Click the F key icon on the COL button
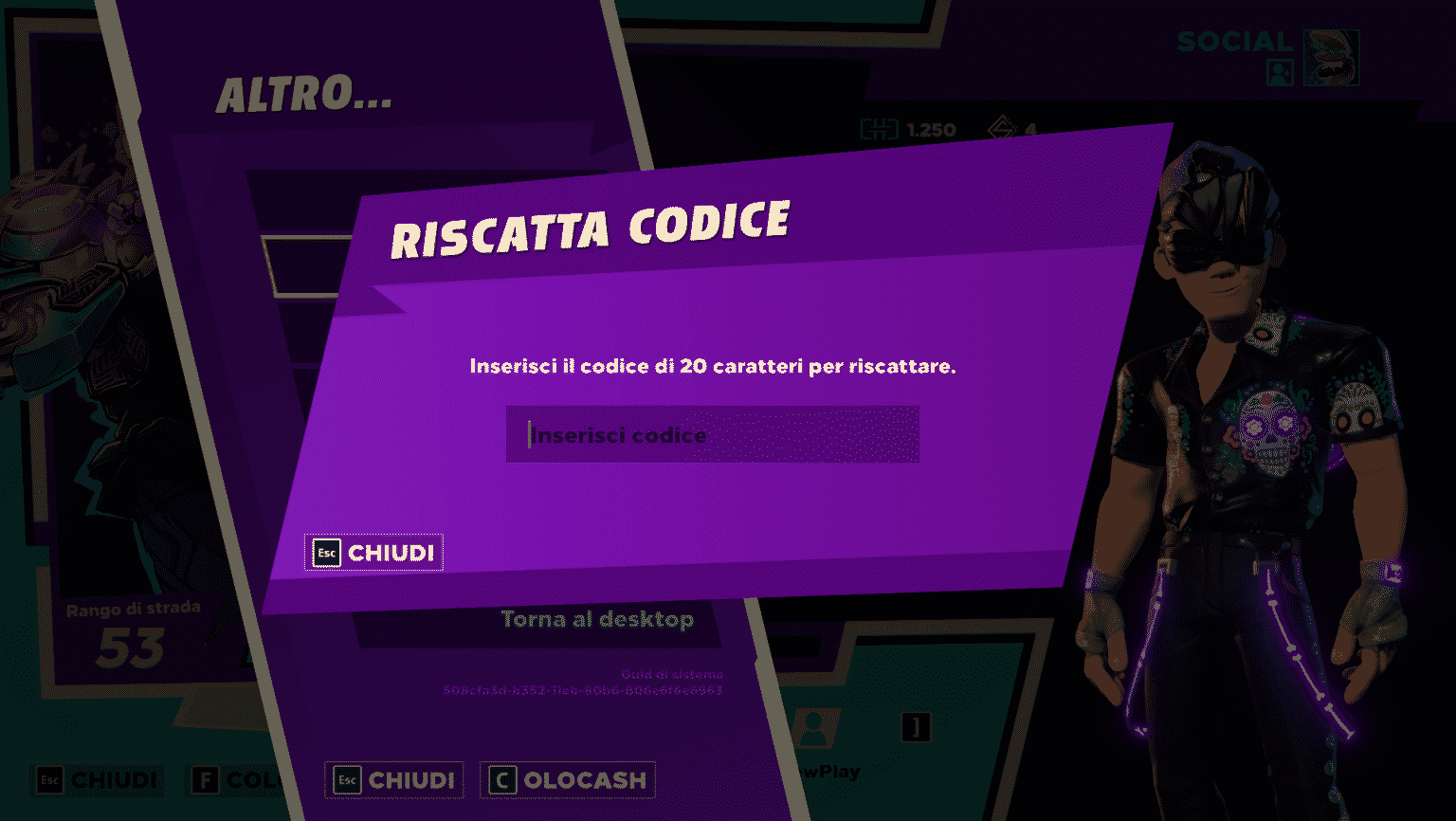Image resolution: width=1456 pixels, height=821 pixels. [206, 780]
